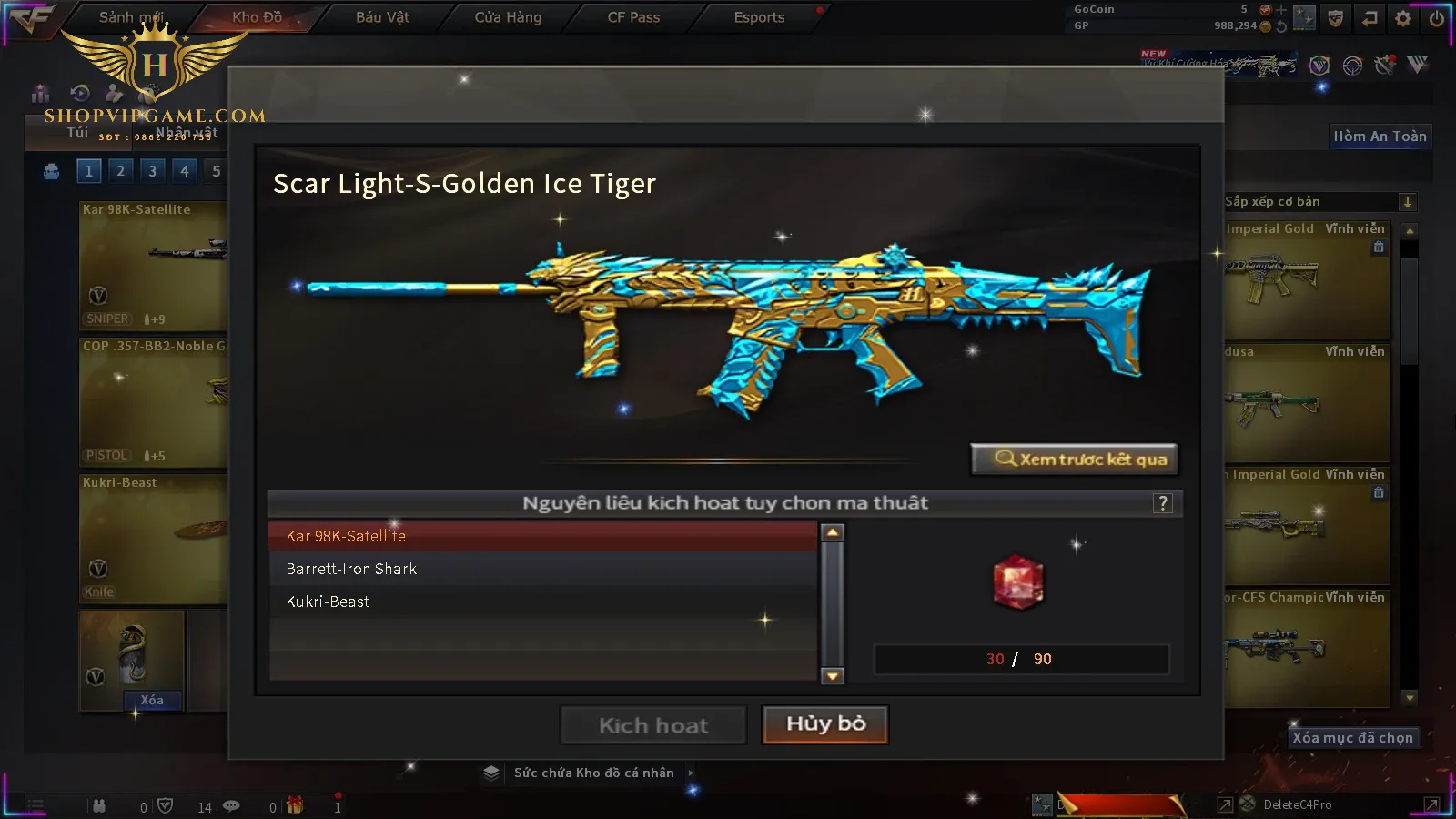
Task: Open the gear settings icon
Action: tap(1403, 18)
